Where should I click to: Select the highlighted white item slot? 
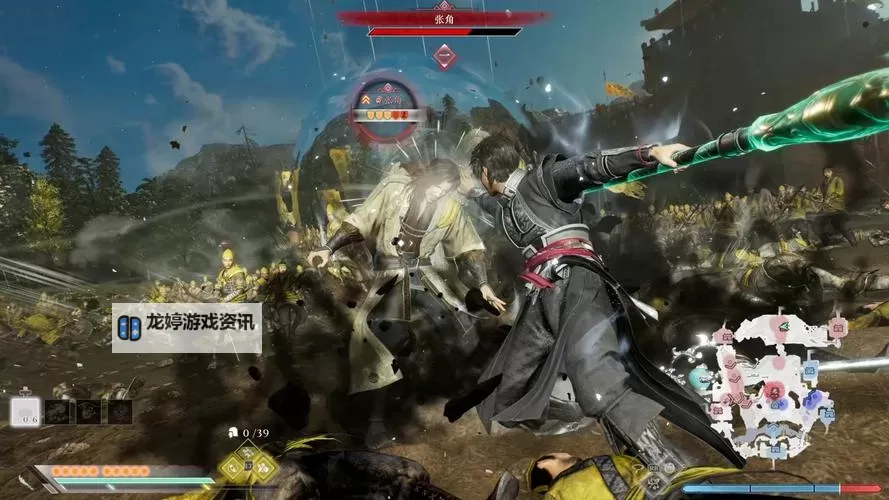pyautogui.click(x=26, y=411)
